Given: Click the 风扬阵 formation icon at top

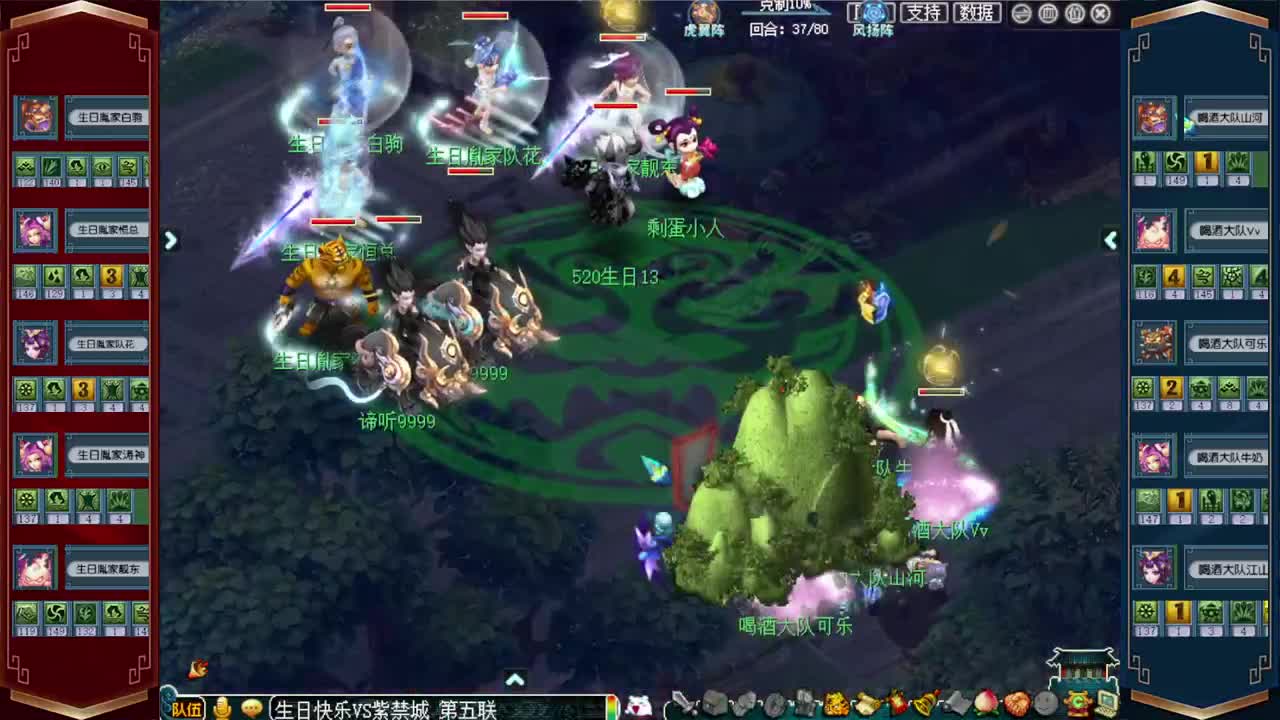Looking at the screenshot, I should 871,13.
